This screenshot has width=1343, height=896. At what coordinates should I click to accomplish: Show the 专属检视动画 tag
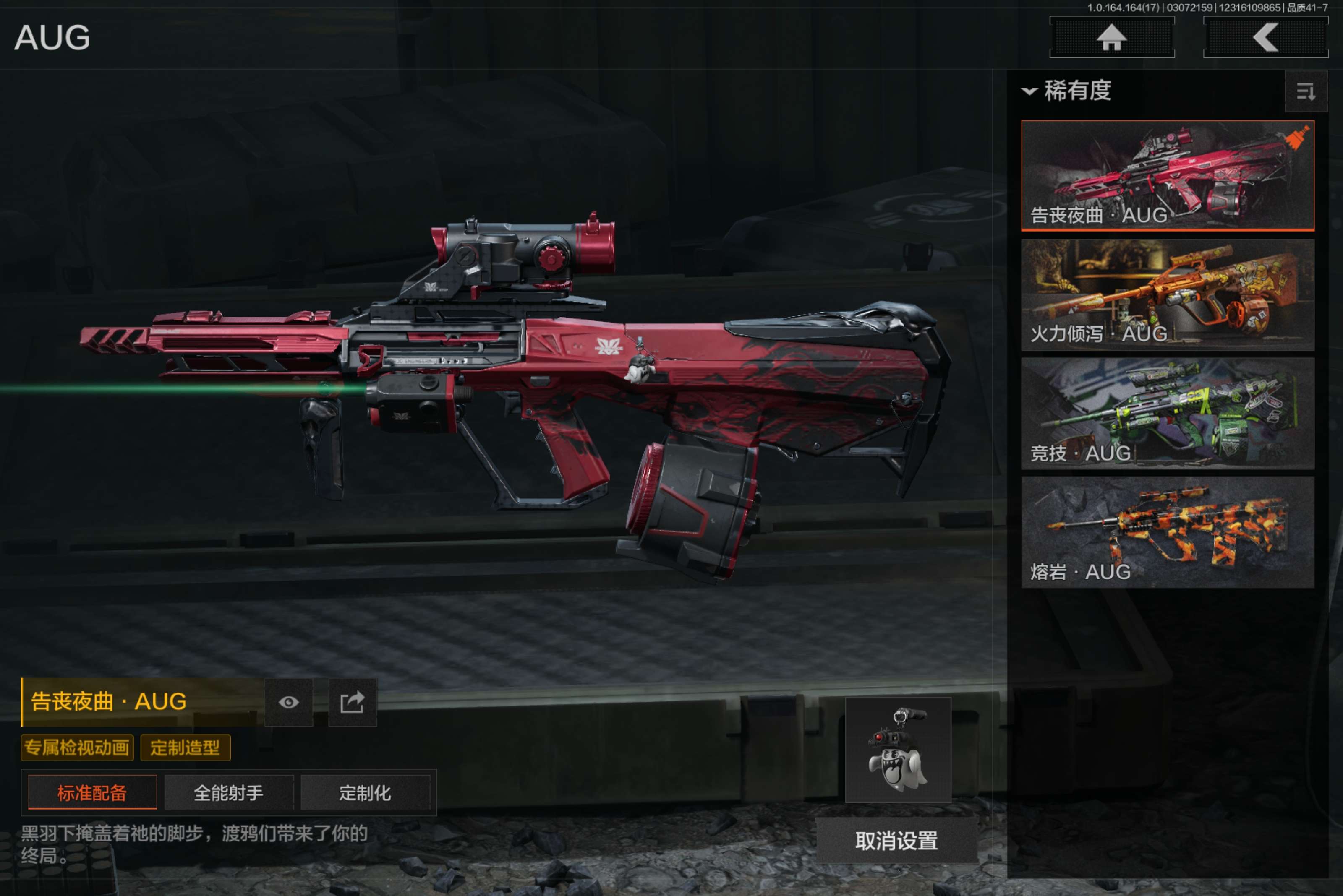point(77,748)
